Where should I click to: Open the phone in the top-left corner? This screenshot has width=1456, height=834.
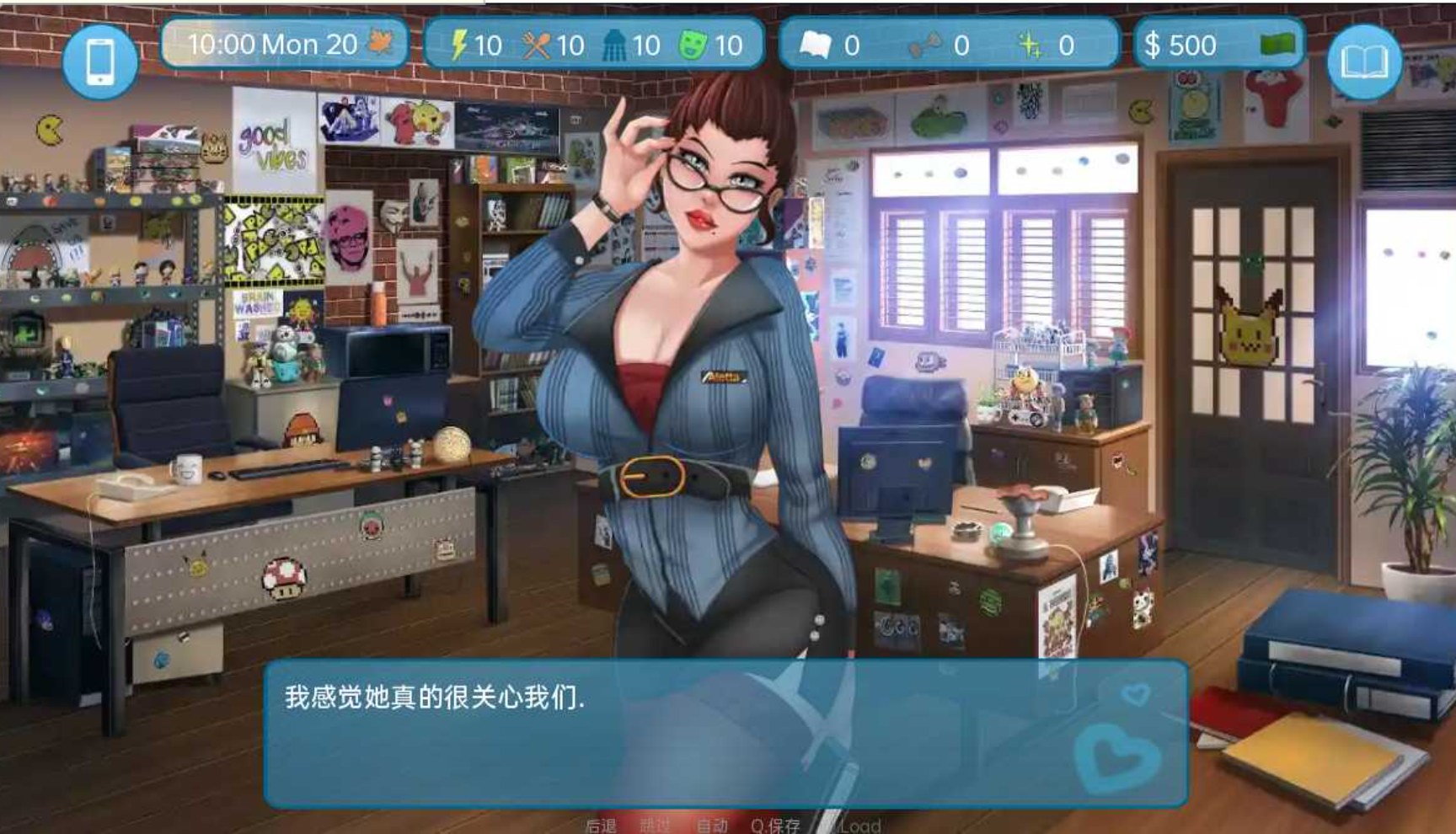pyautogui.click(x=99, y=60)
